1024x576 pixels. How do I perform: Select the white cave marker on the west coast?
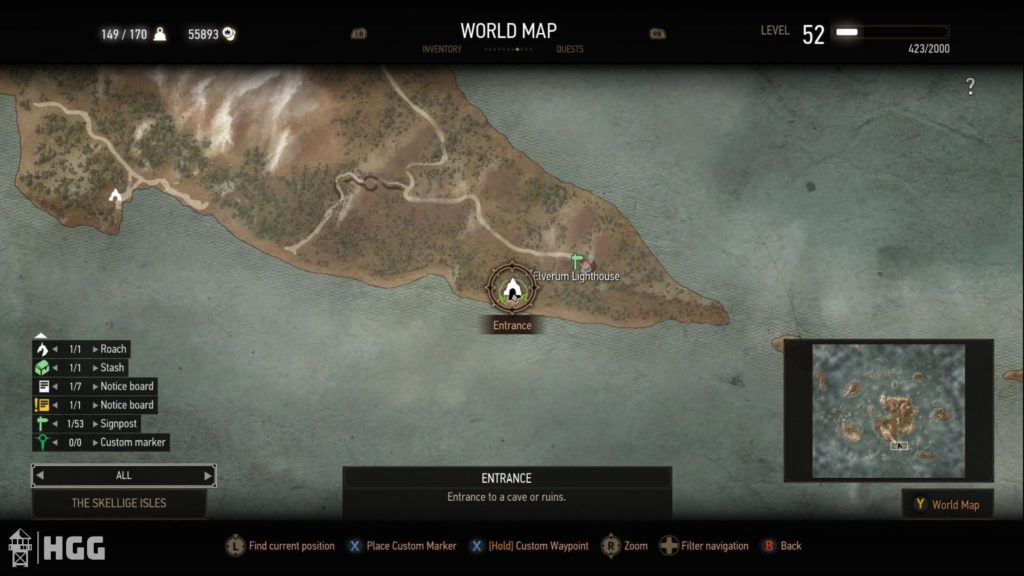tap(115, 195)
